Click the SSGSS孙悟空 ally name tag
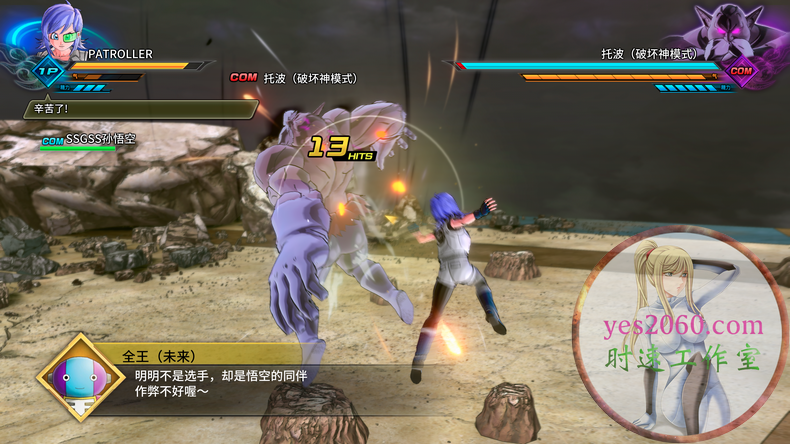 coord(99,139)
